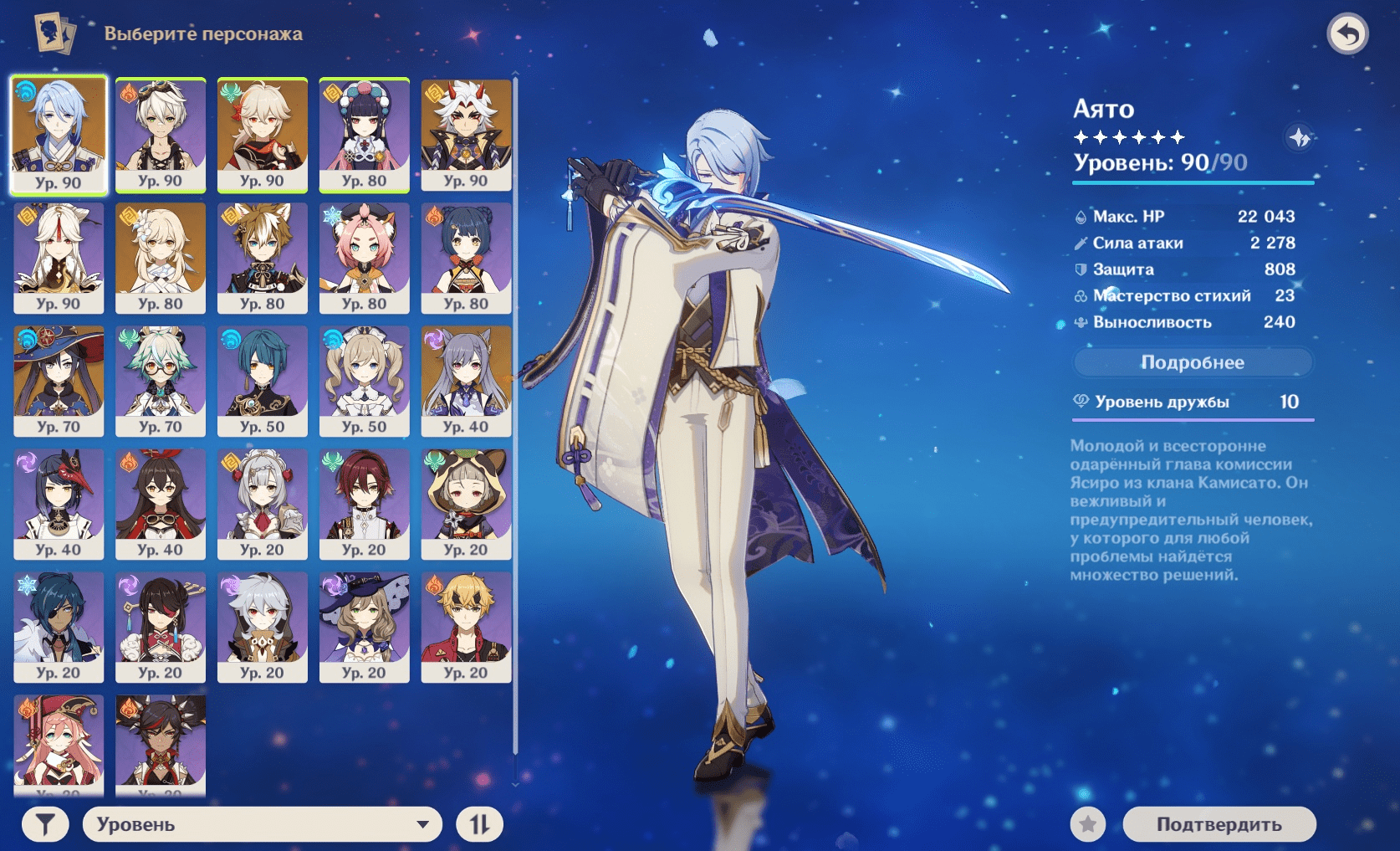This screenshot has height=851, width=1400.
Task: Choose Yun Jin level 80 portrait
Action: click(x=365, y=135)
